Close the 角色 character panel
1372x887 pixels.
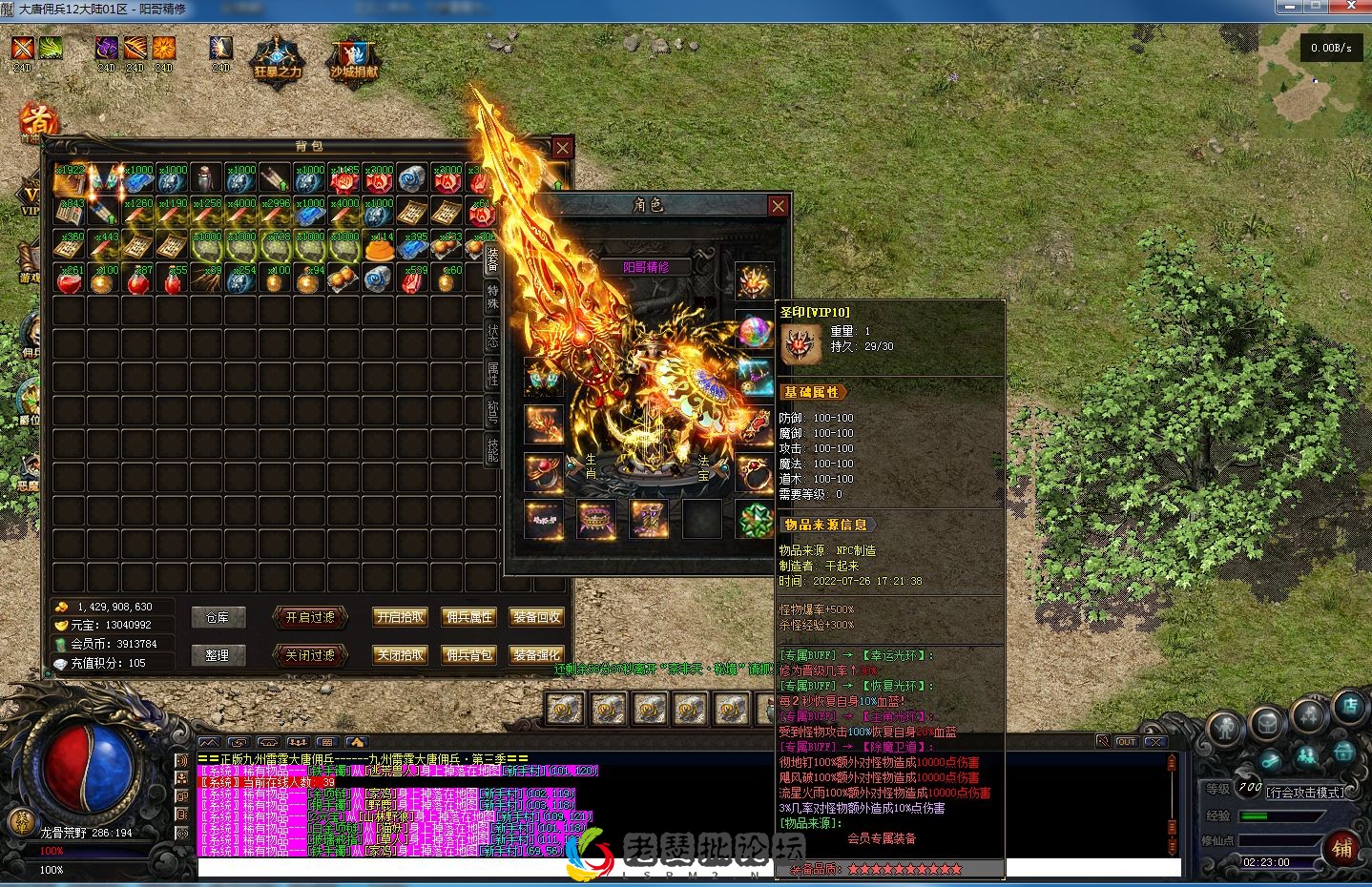[x=779, y=206]
